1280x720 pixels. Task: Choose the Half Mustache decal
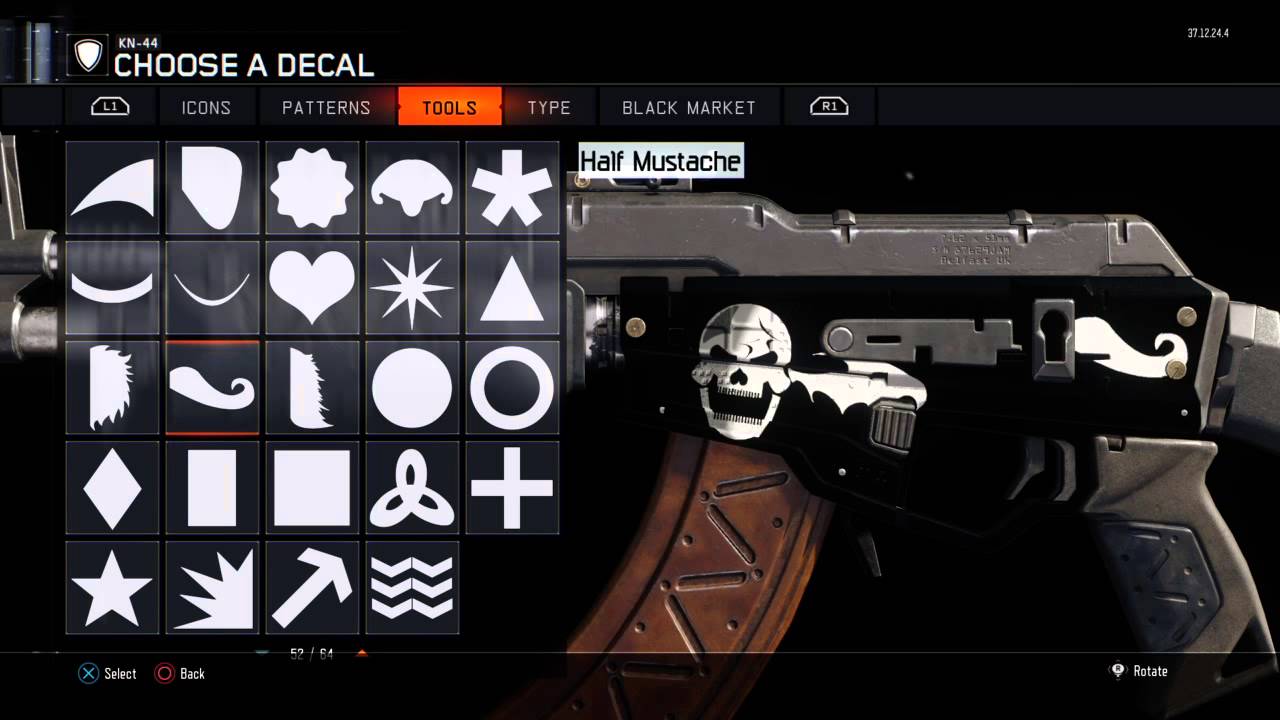[211, 388]
